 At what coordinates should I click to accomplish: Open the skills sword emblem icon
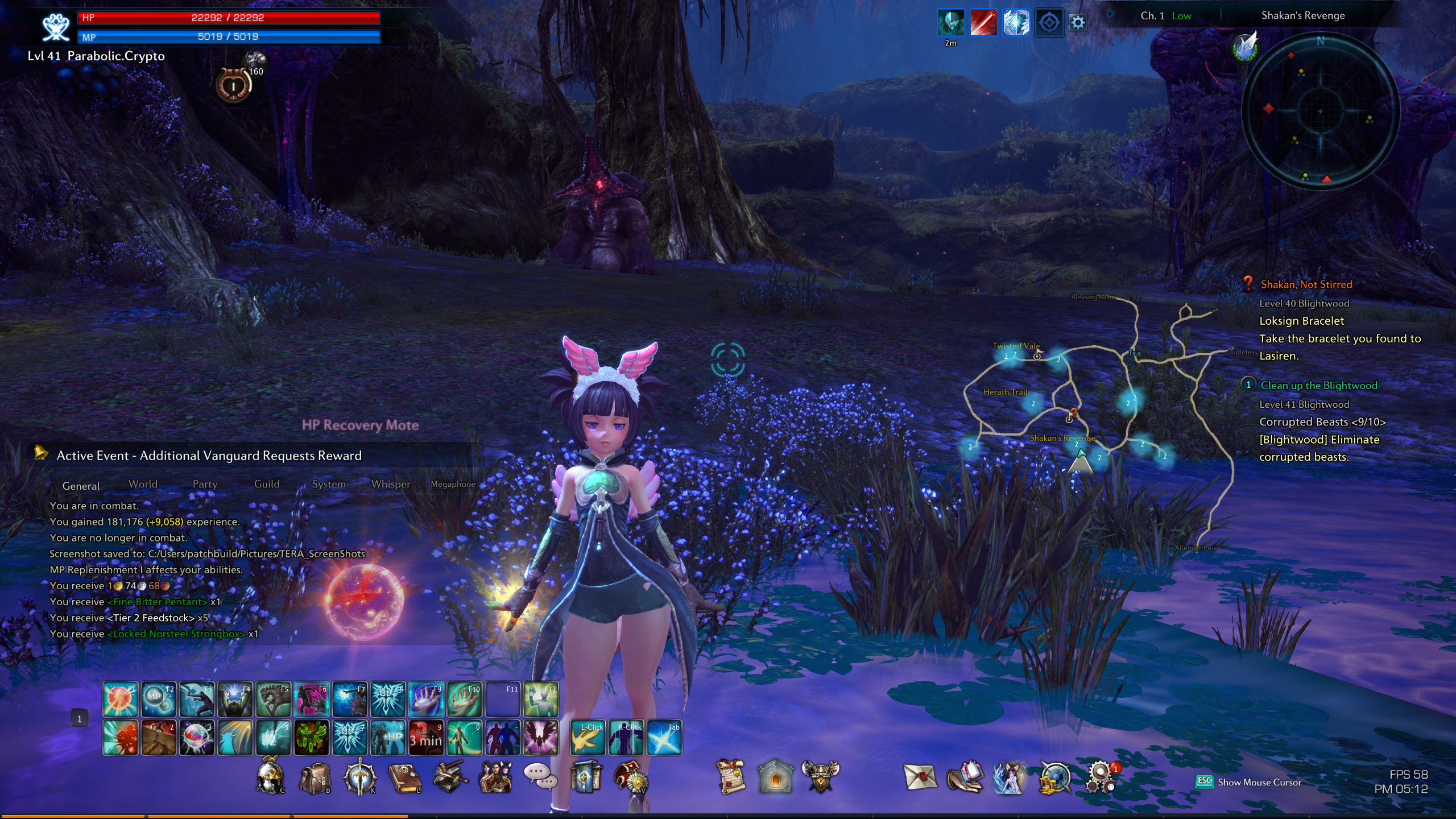359,777
